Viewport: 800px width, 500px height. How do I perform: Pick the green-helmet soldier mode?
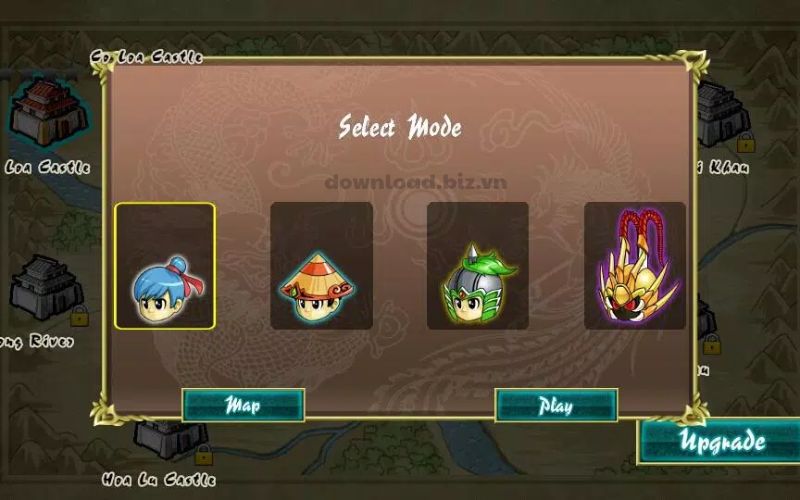[x=477, y=266]
